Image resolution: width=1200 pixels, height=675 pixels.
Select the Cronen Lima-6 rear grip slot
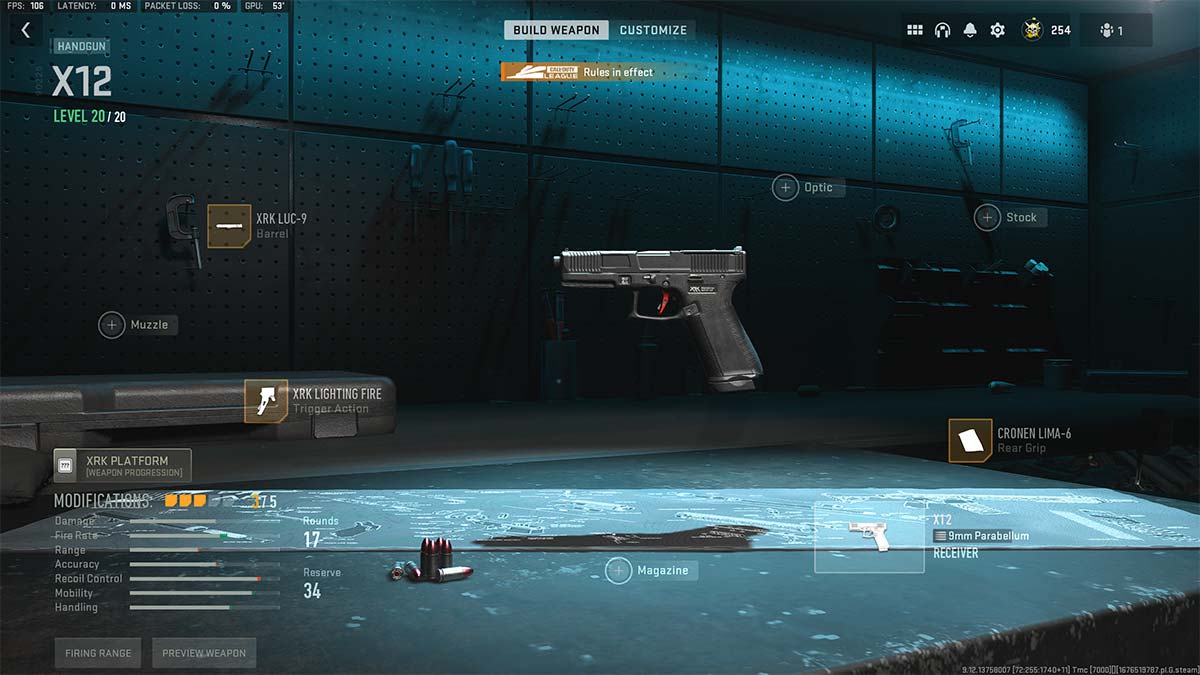pos(970,441)
